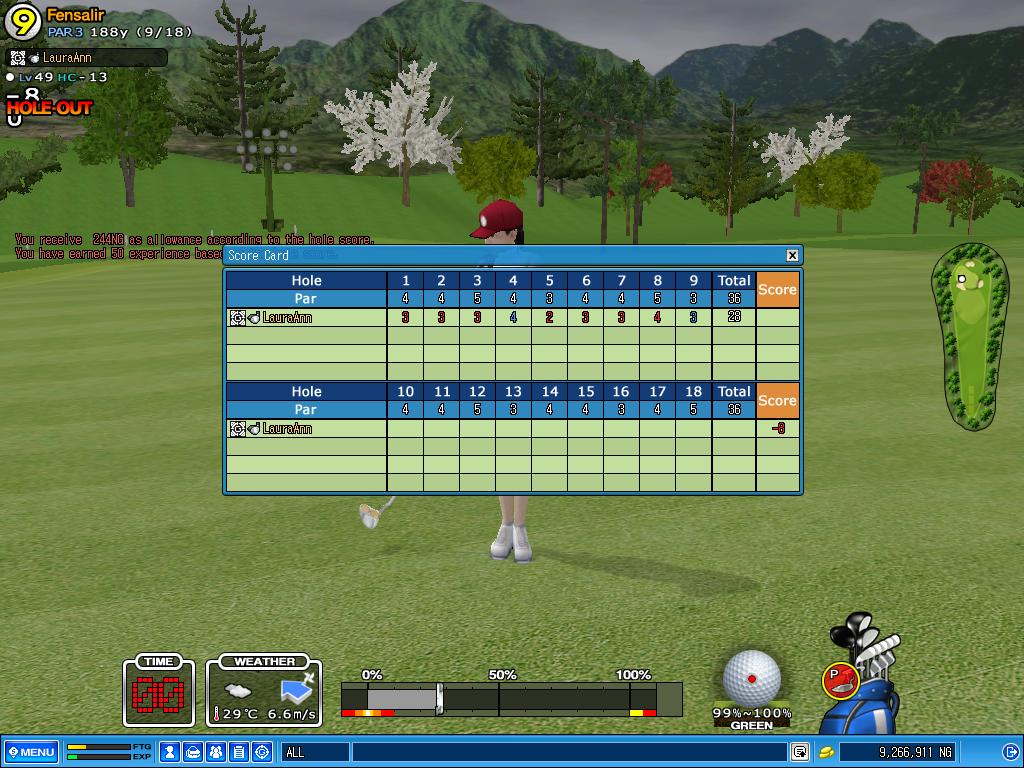The image size is (1024, 768).
Task: Click the group of people icon
Action: (216, 752)
